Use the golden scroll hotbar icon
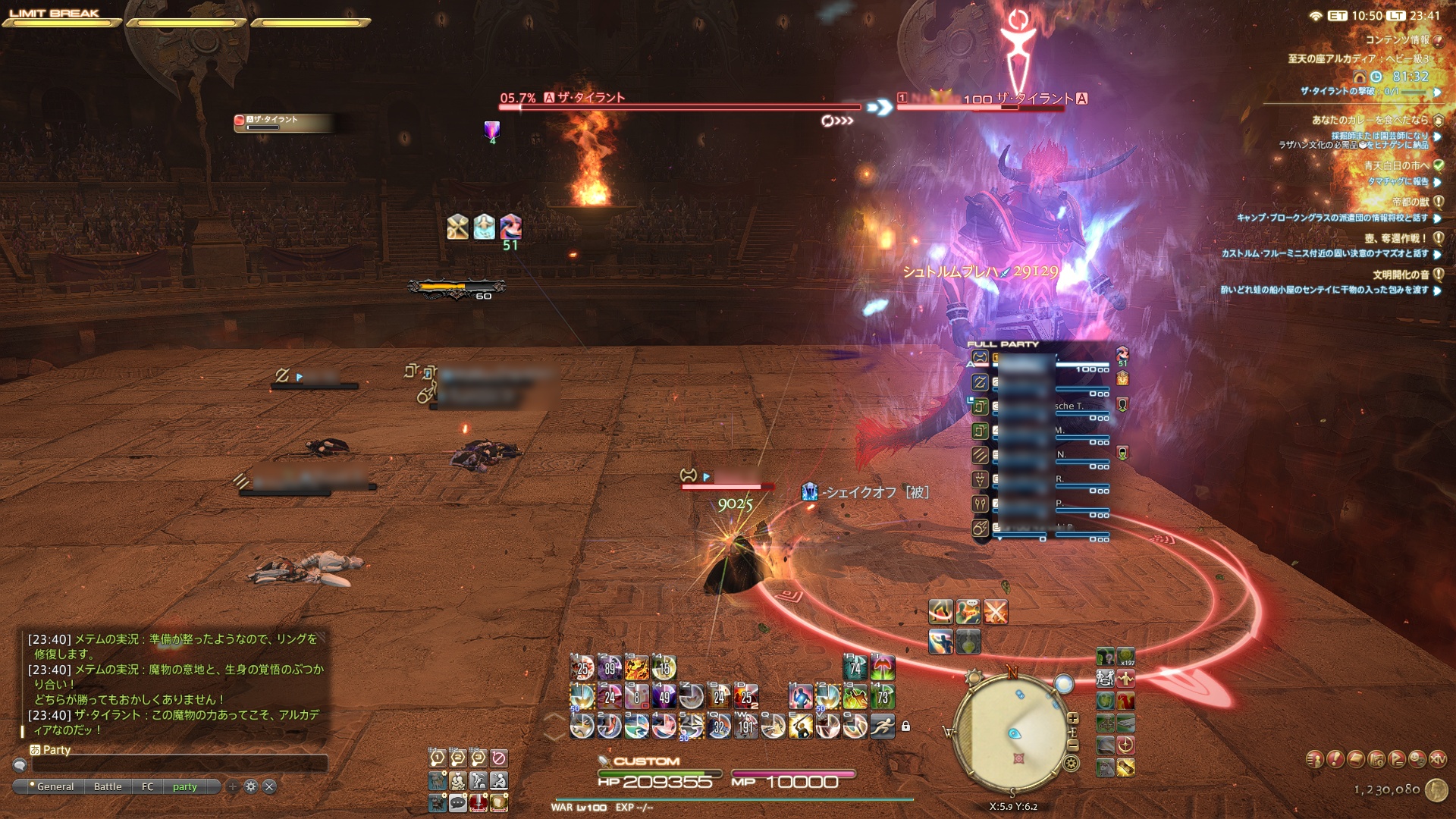 (1125, 767)
